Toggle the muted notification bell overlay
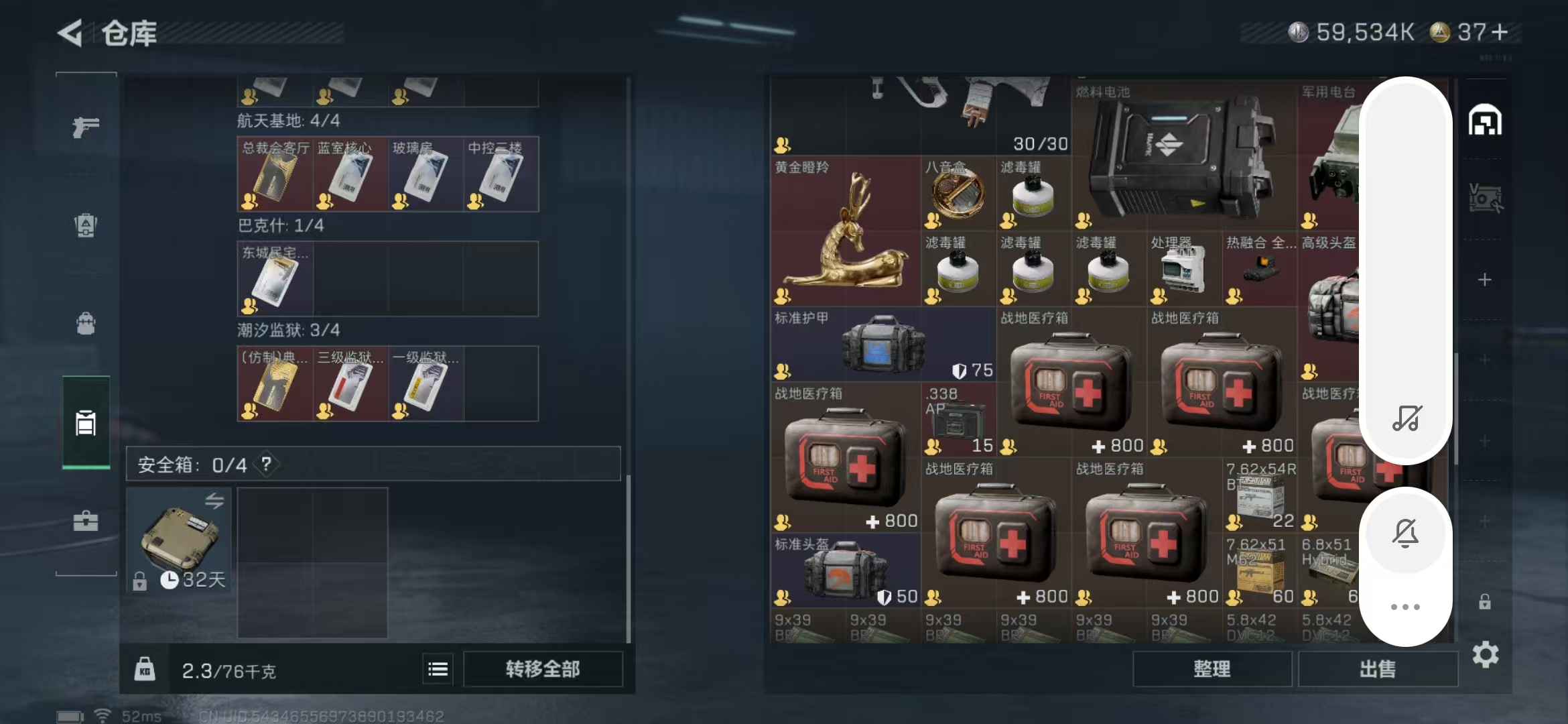Viewport: 1568px width, 724px height. tap(1405, 534)
